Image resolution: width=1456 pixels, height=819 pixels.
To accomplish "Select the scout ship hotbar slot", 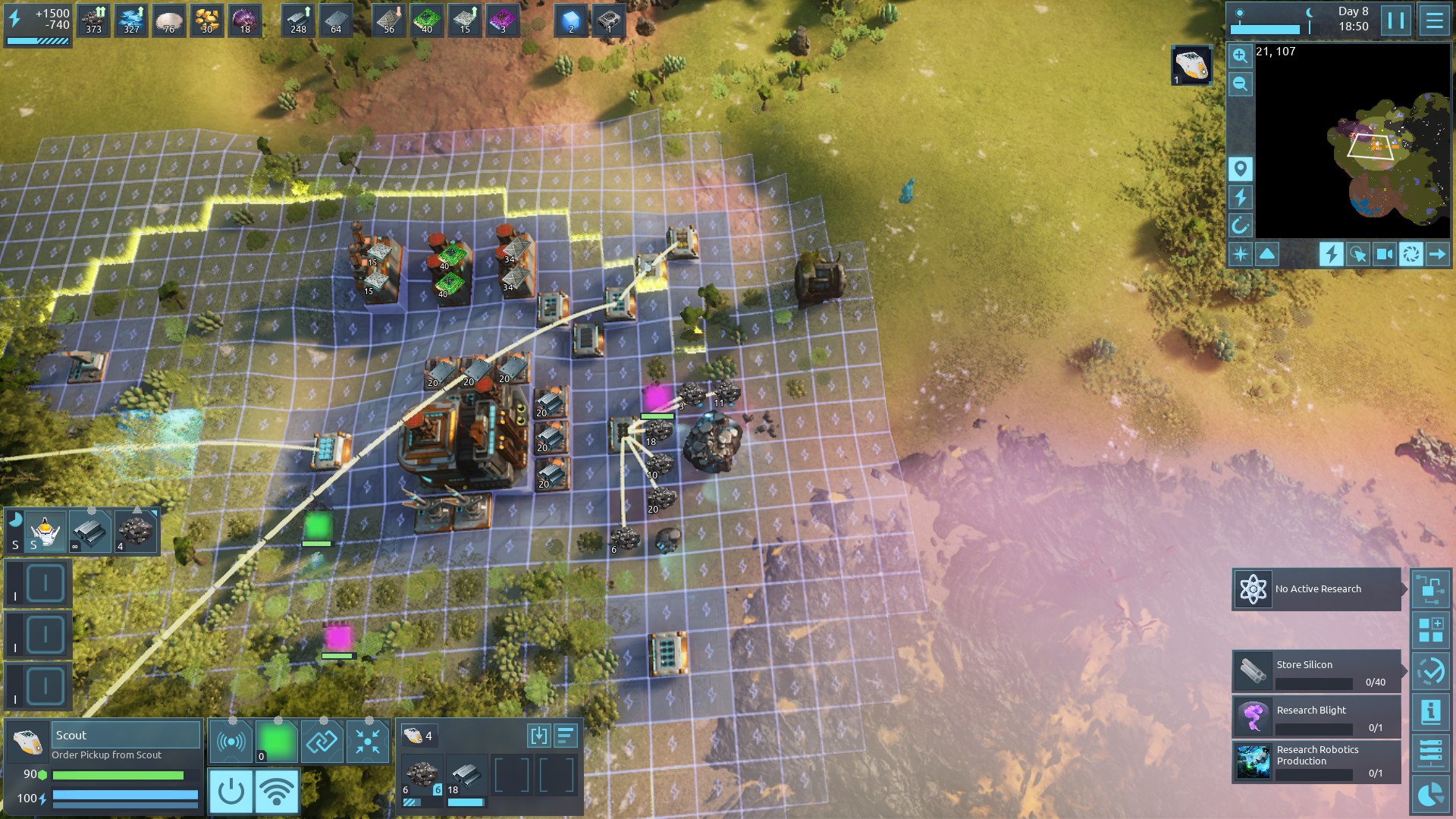I will [45, 531].
